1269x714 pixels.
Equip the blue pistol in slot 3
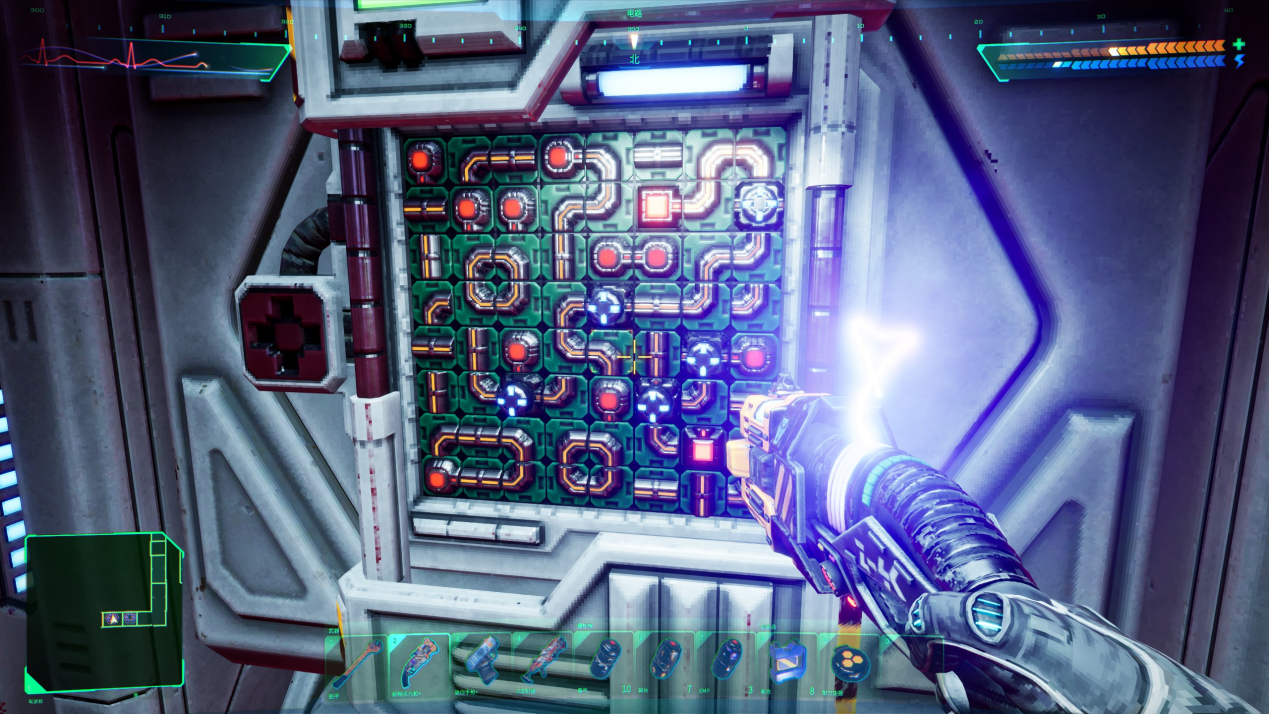tap(481, 661)
